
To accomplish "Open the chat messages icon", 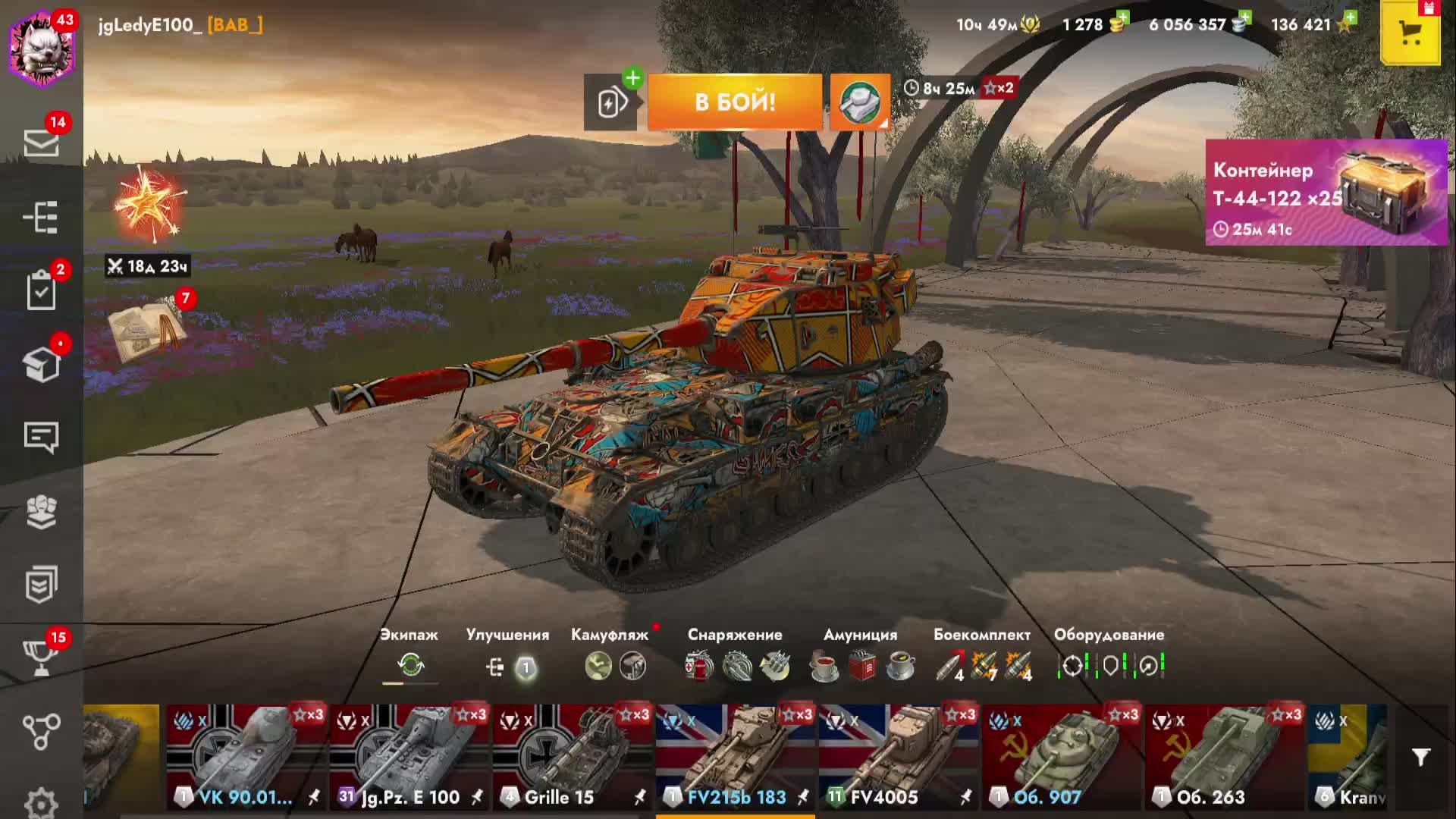I will [x=41, y=438].
